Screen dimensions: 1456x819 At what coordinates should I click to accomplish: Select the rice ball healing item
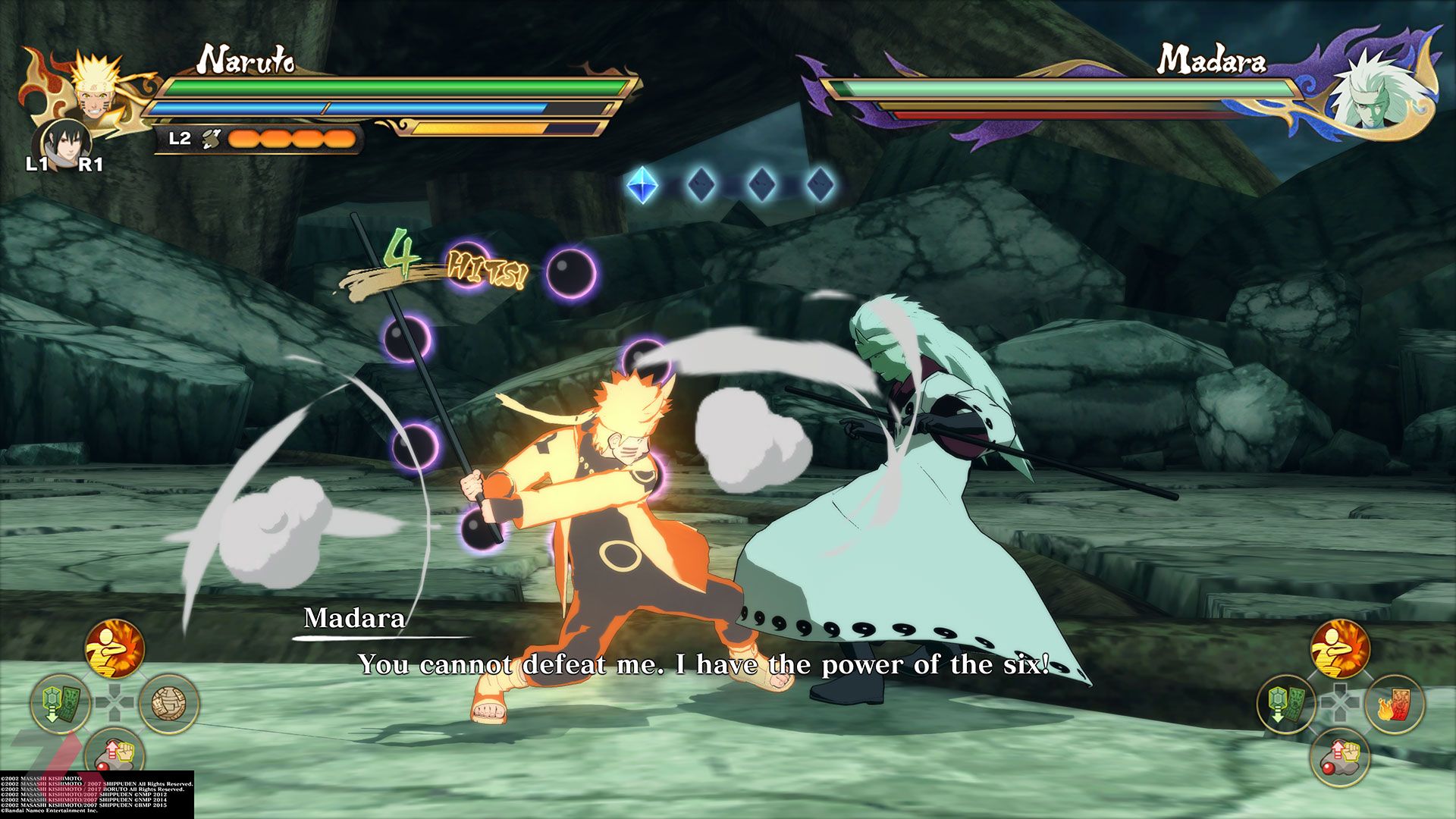tap(167, 702)
